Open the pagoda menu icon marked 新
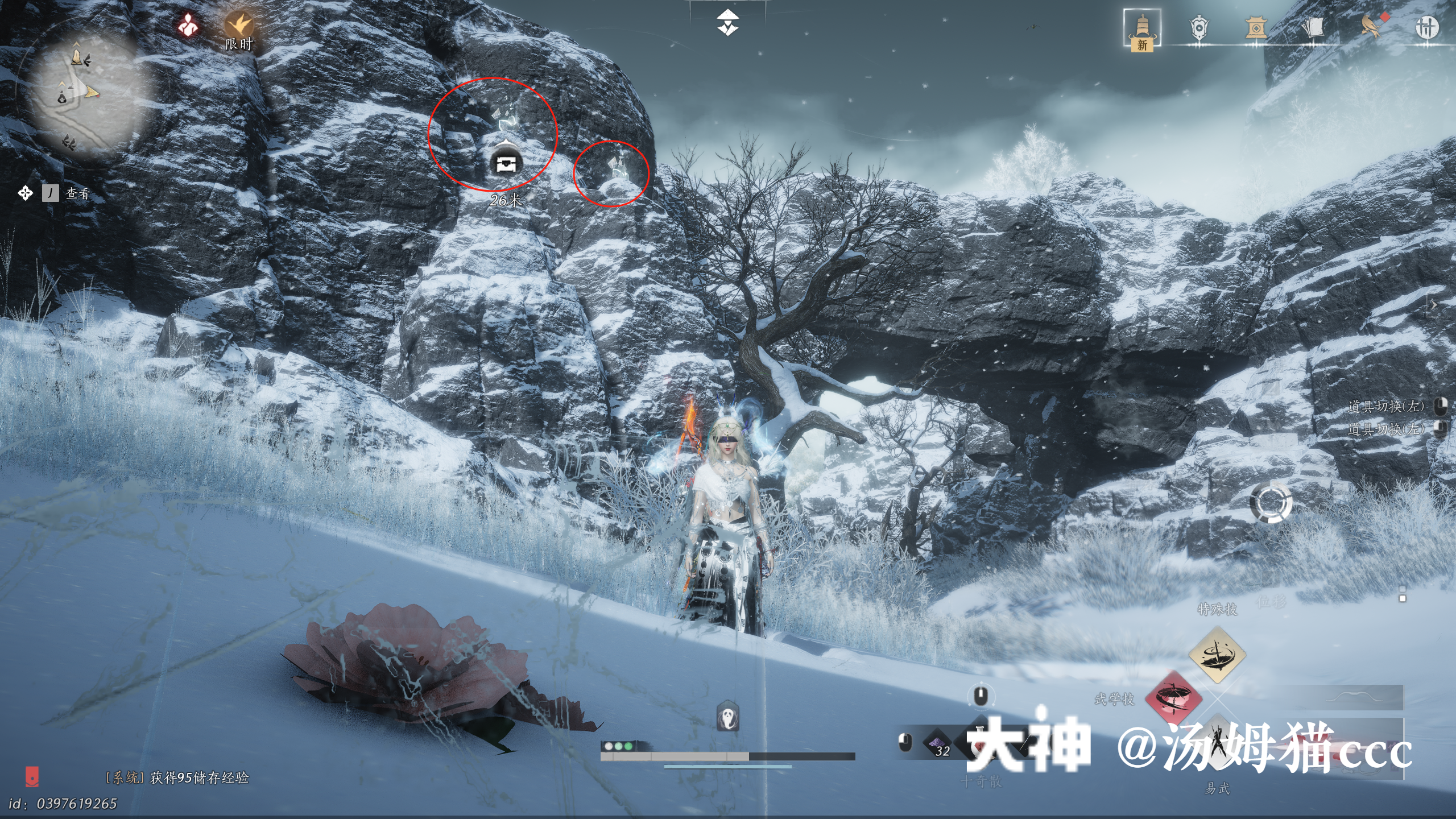1456x819 pixels. 1142,28
